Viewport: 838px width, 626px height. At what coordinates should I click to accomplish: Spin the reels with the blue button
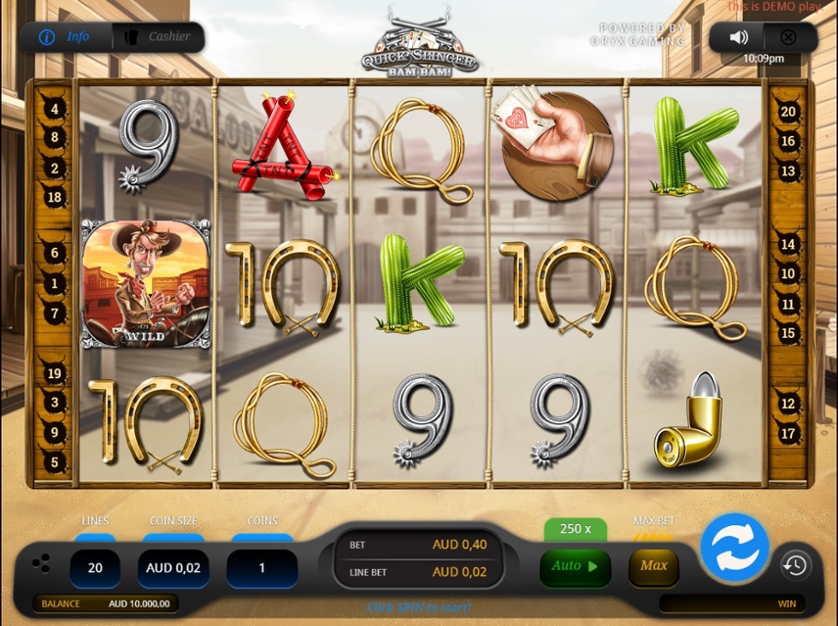(734, 547)
